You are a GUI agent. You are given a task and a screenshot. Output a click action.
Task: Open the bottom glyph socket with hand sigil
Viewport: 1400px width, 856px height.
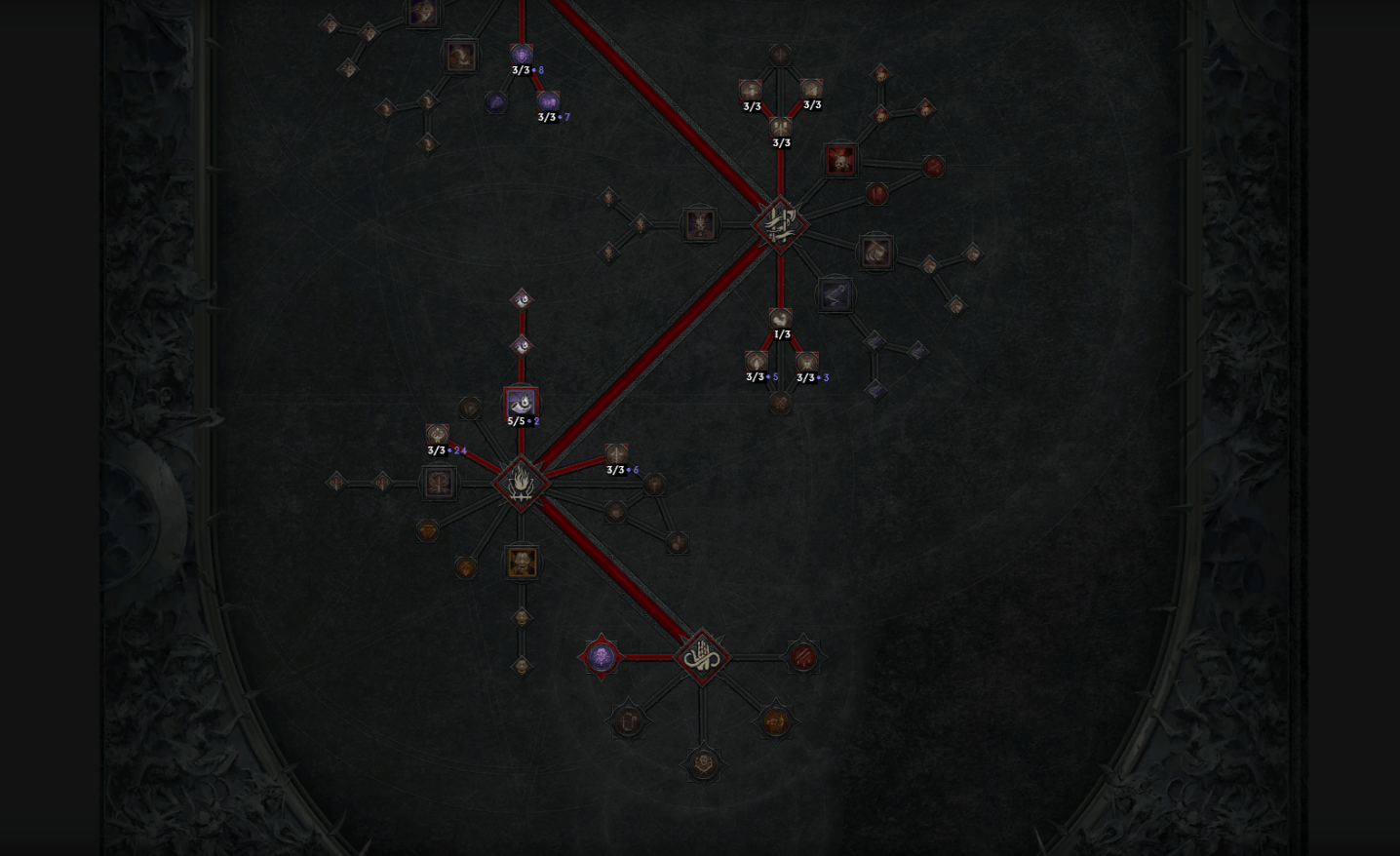pyautogui.click(x=702, y=655)
